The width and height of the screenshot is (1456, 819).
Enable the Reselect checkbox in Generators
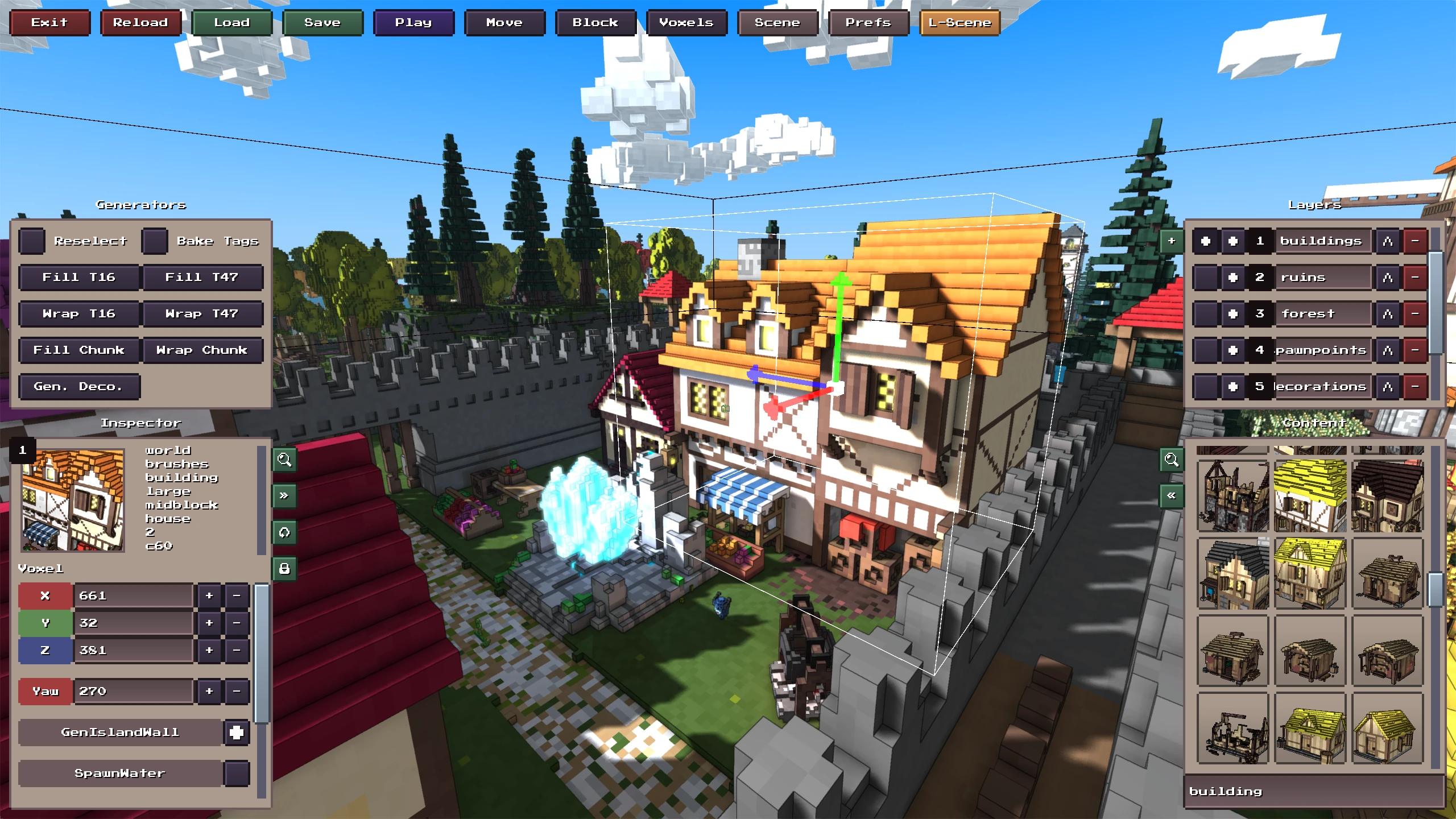[x=32, y=241]
